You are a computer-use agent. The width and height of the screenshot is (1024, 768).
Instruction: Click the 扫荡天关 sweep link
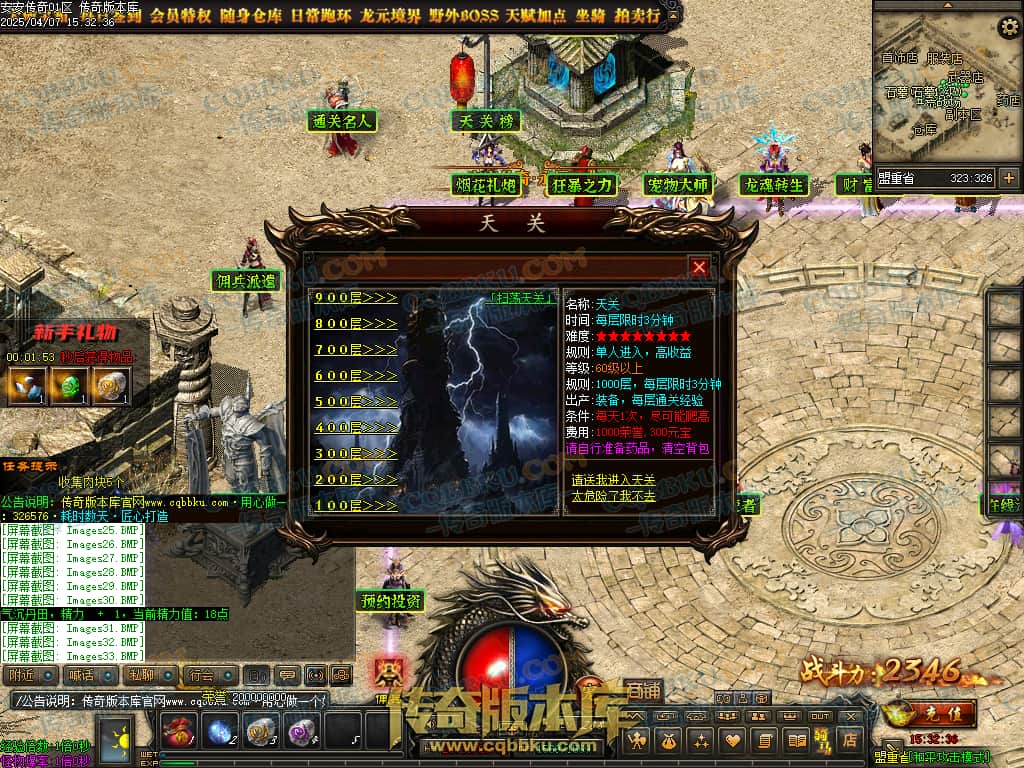click(524, 298)
